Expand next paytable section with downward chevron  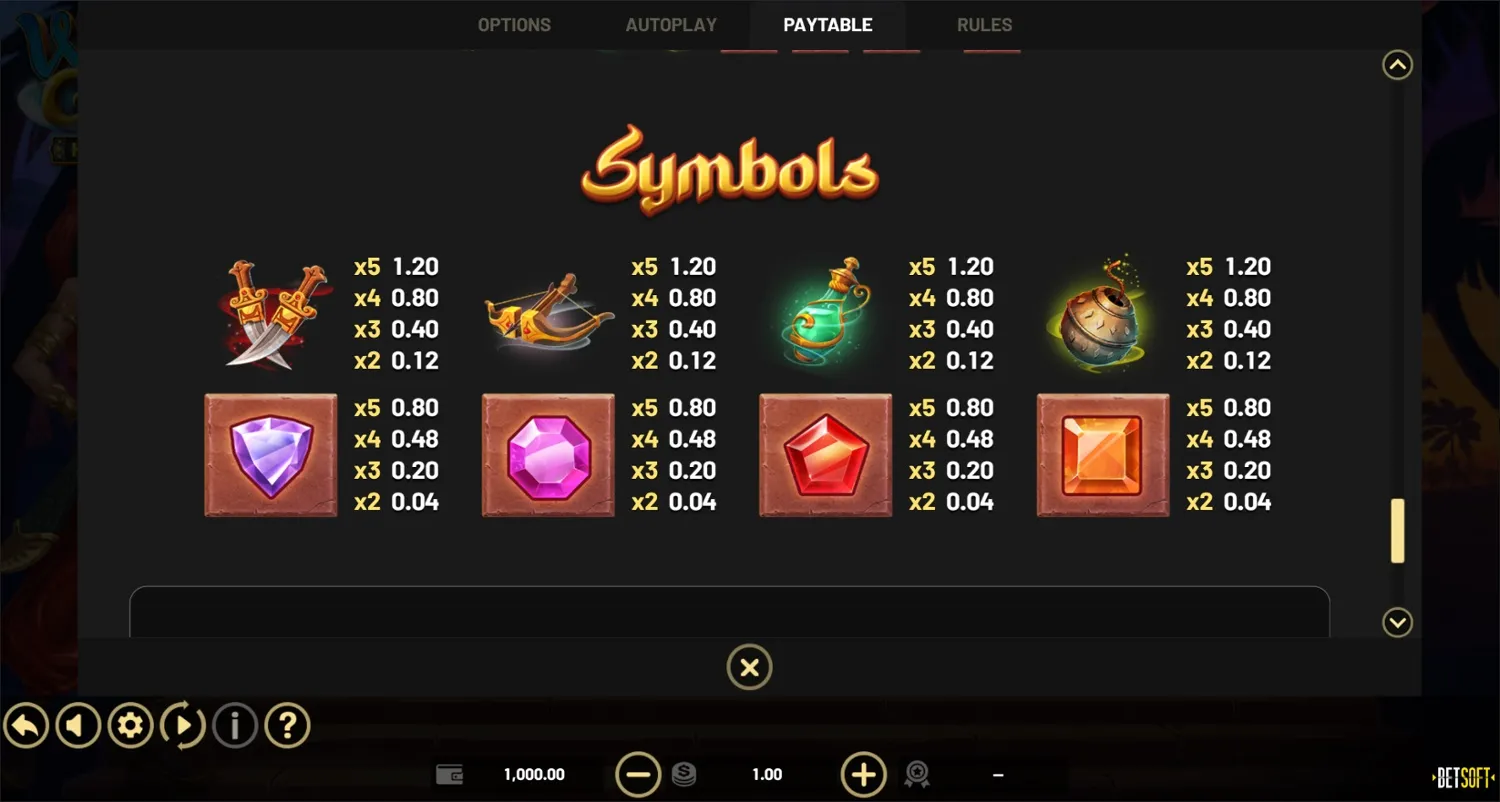pyautogui.click(x=1397, y=622)
